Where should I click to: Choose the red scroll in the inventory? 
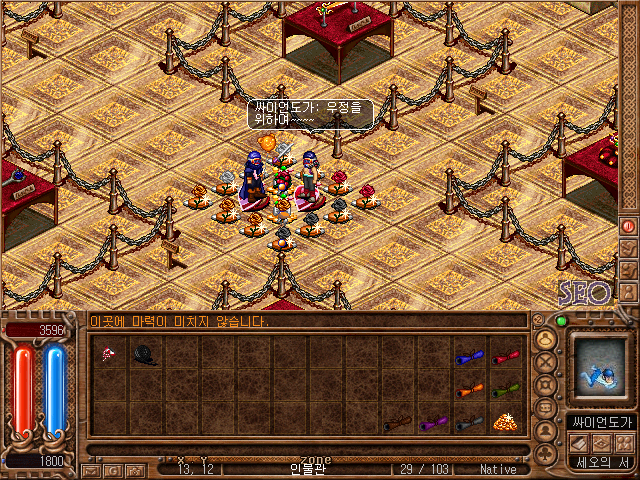[506, 356]
